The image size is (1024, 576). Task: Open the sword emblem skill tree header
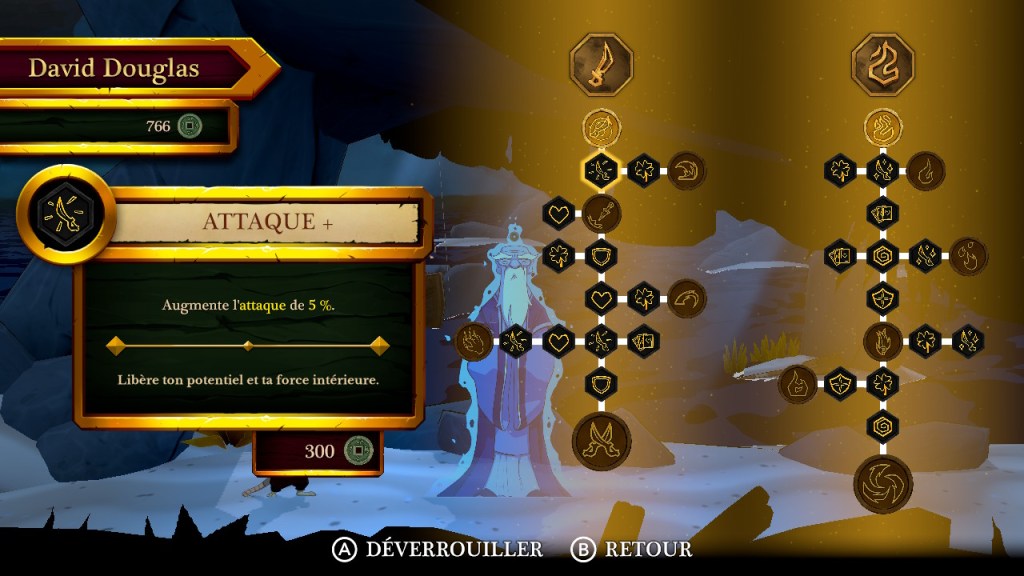tap(601, 64)
